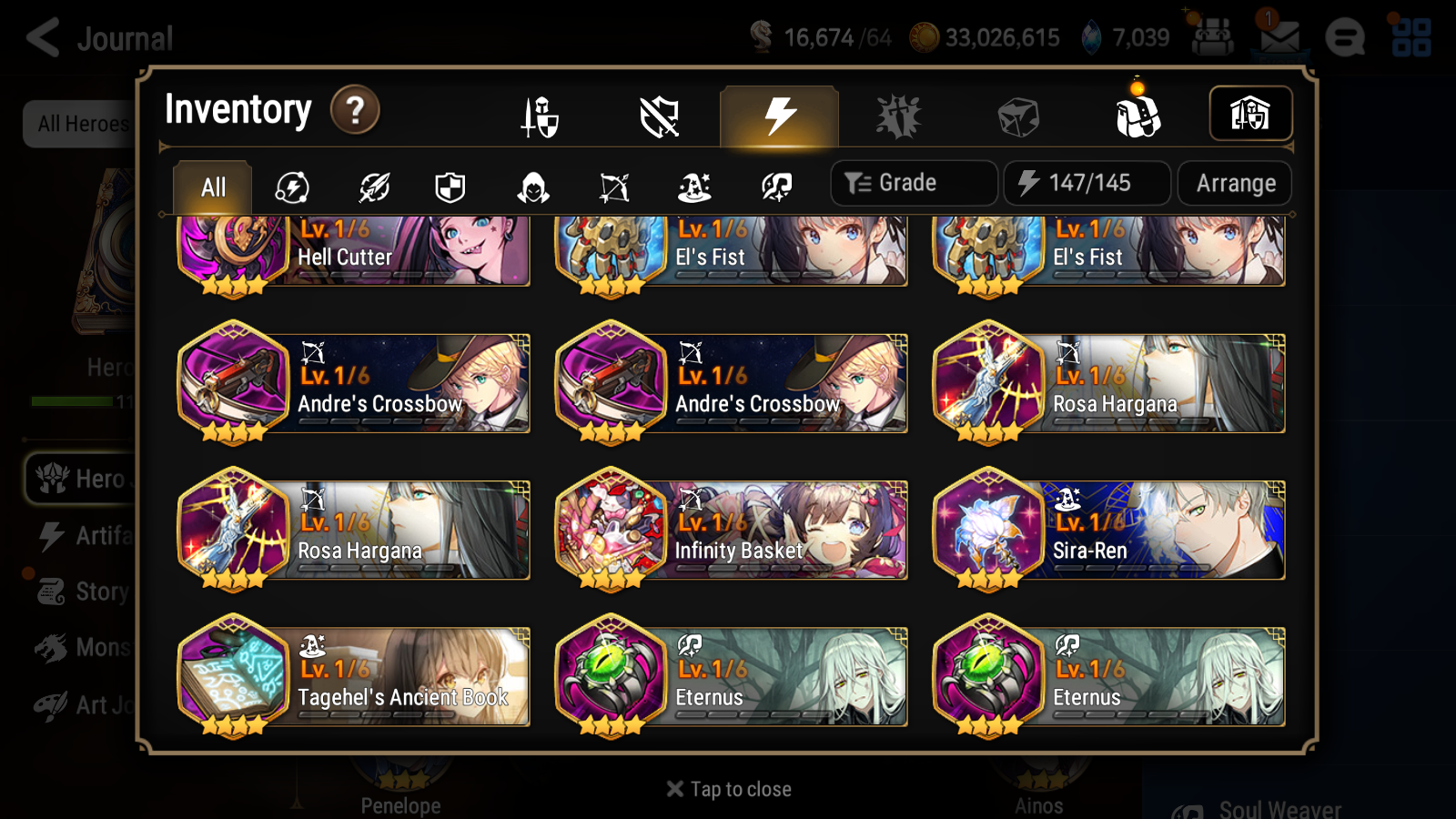
Task: Switch to the backpack consumables tab icon
Action: pos(1139,116)
